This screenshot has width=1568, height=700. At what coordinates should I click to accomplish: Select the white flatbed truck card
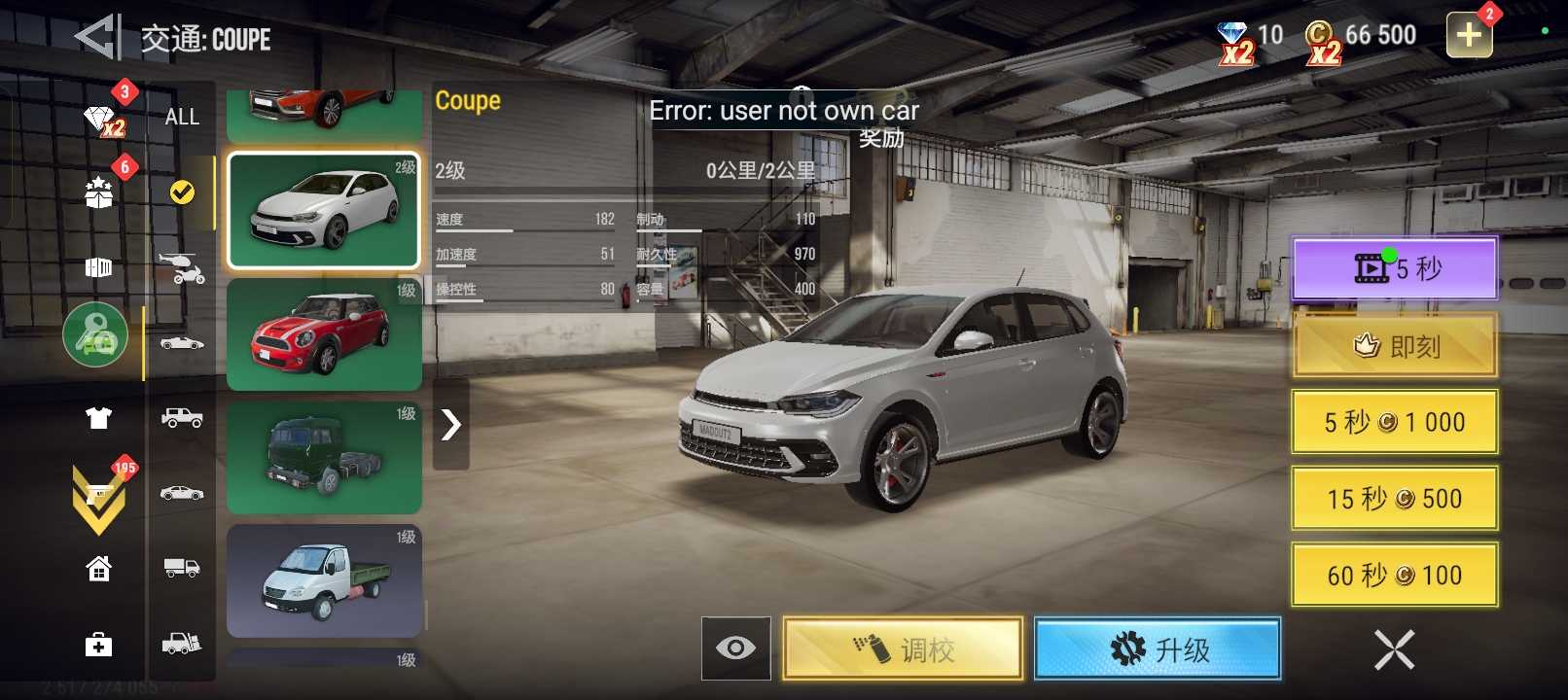[x=323, y=580]
